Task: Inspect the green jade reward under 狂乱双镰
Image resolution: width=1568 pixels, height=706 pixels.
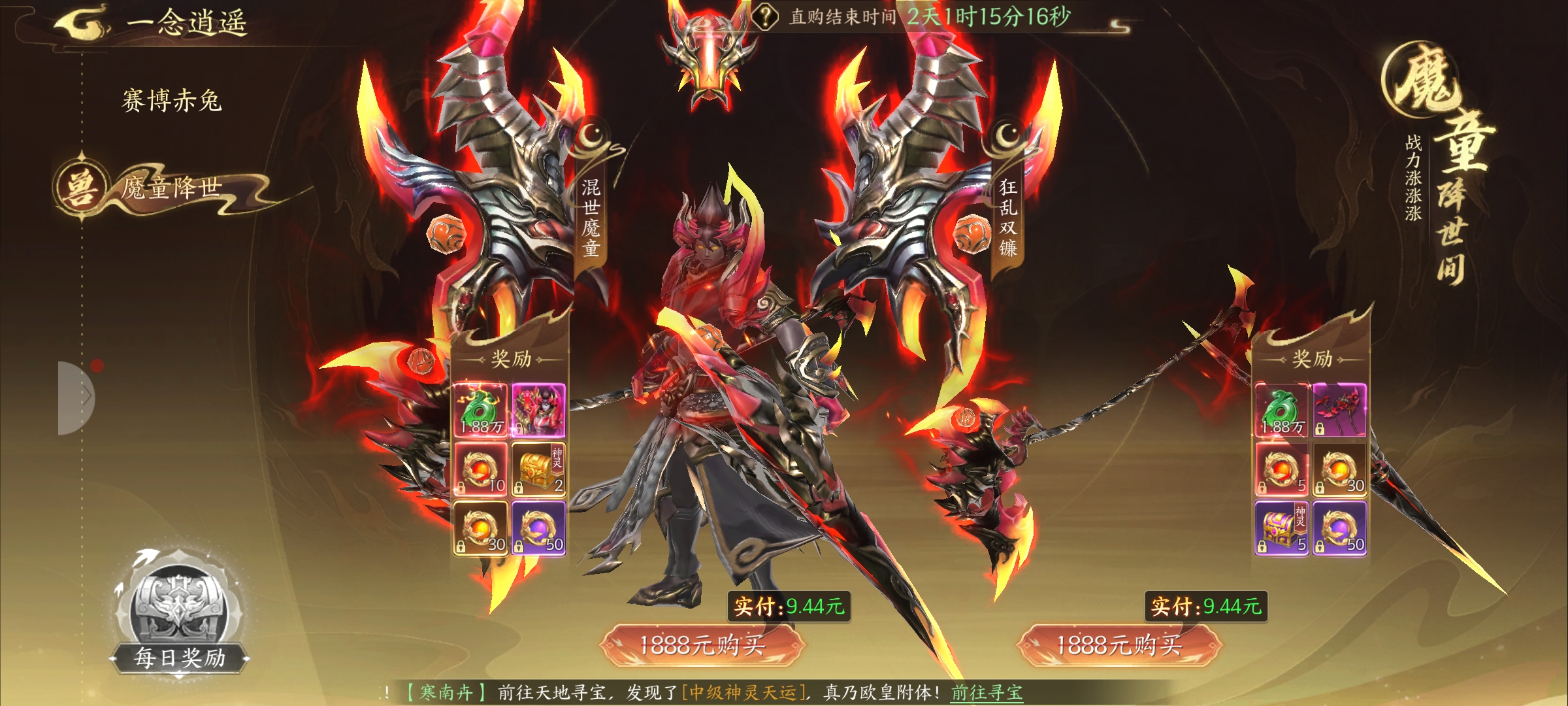Action: click(1281, 410)
